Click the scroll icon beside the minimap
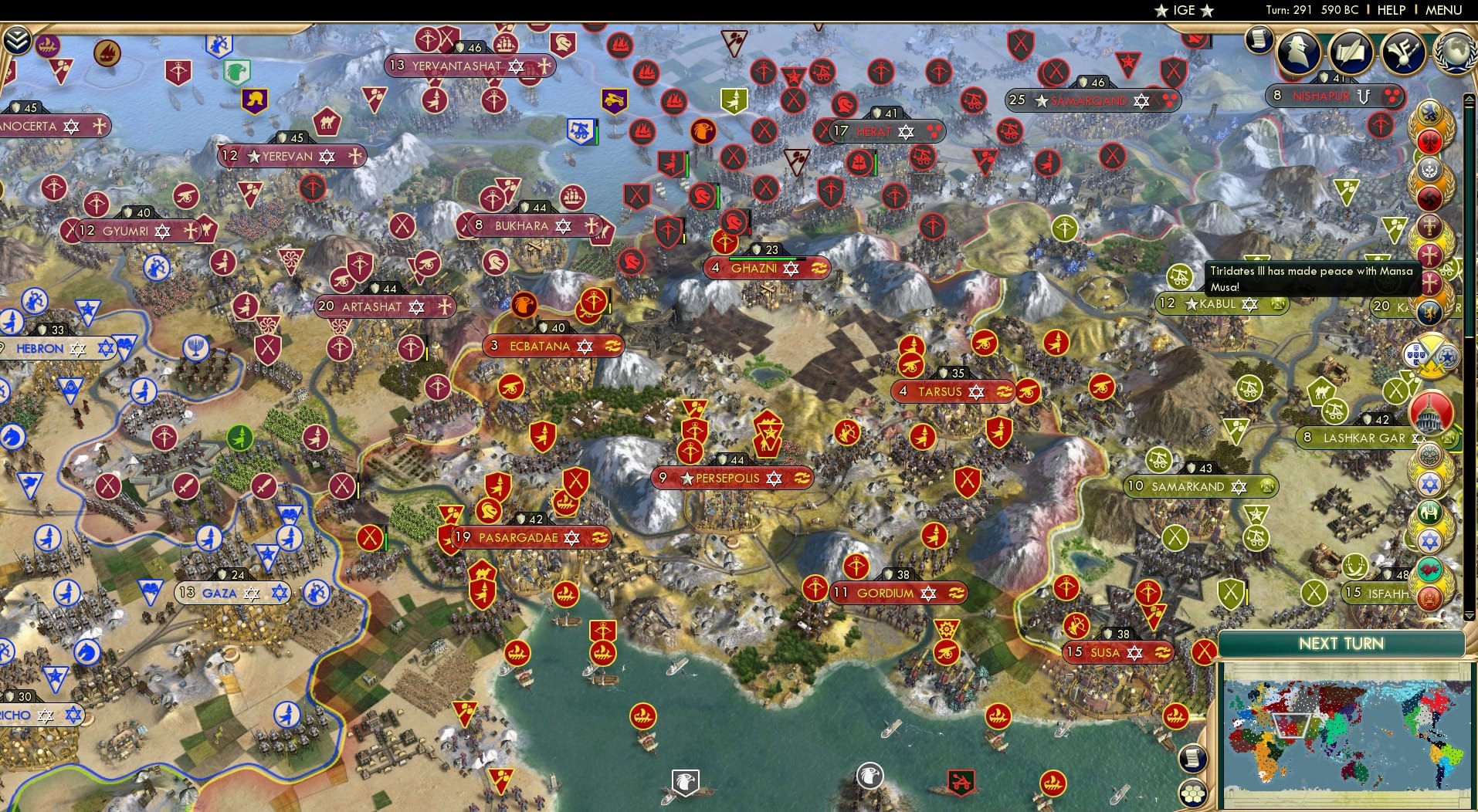Image resolution: width=1478 pixels, height=812 pixels. pos(1193,758)
